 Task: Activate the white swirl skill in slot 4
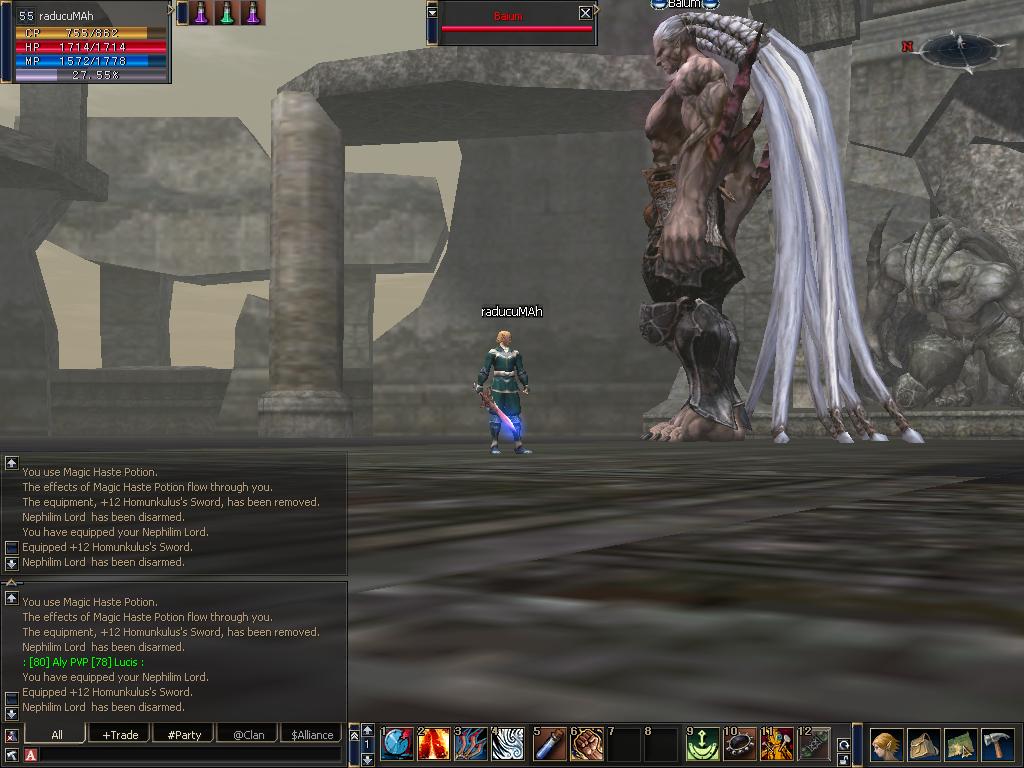click(x=509, y=744)
